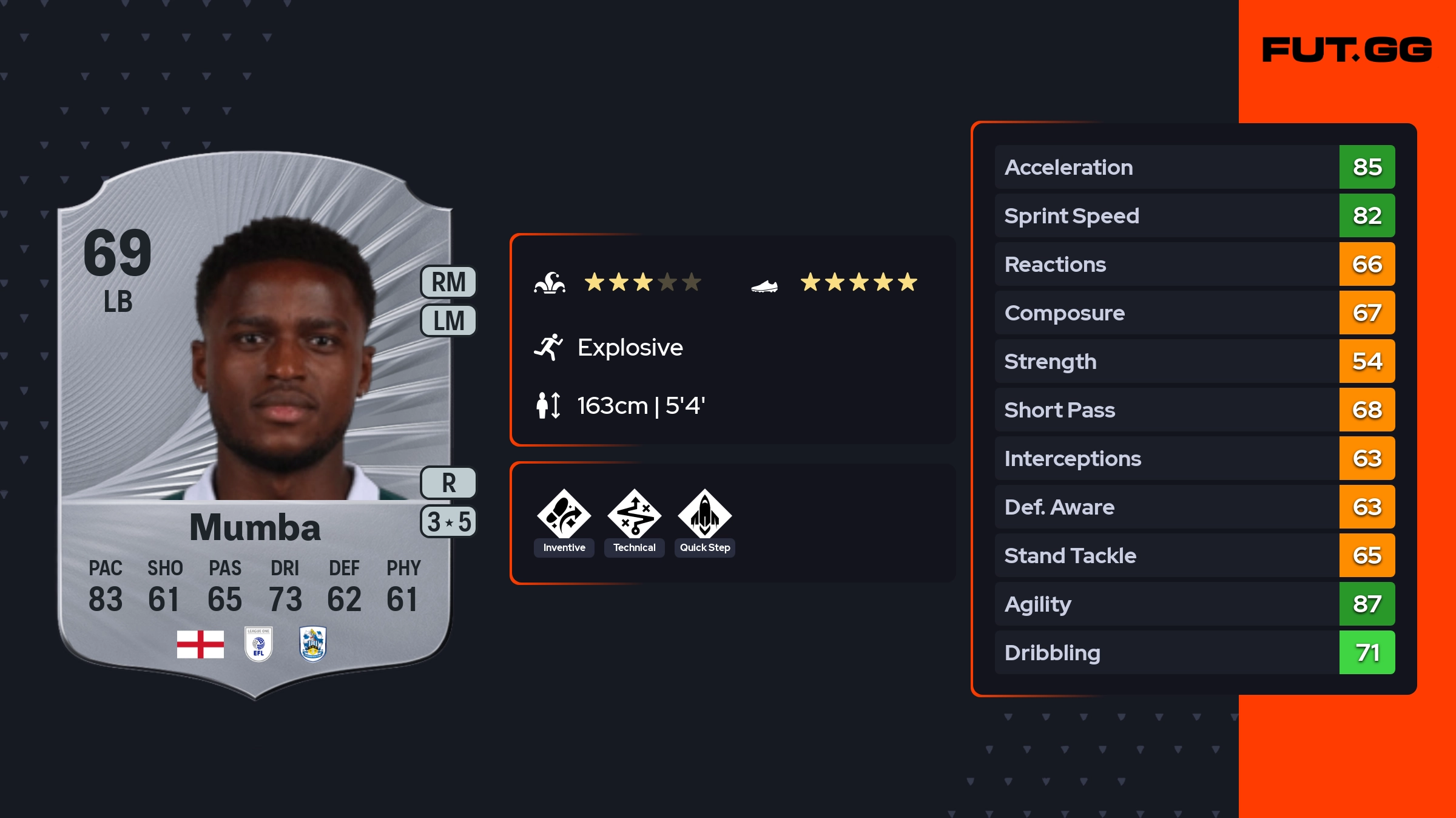Image resolution: width=1456 pixels, height=818 pixels.
Task: Select the Stand Tackle stat row
Action: pos(1195,555)
